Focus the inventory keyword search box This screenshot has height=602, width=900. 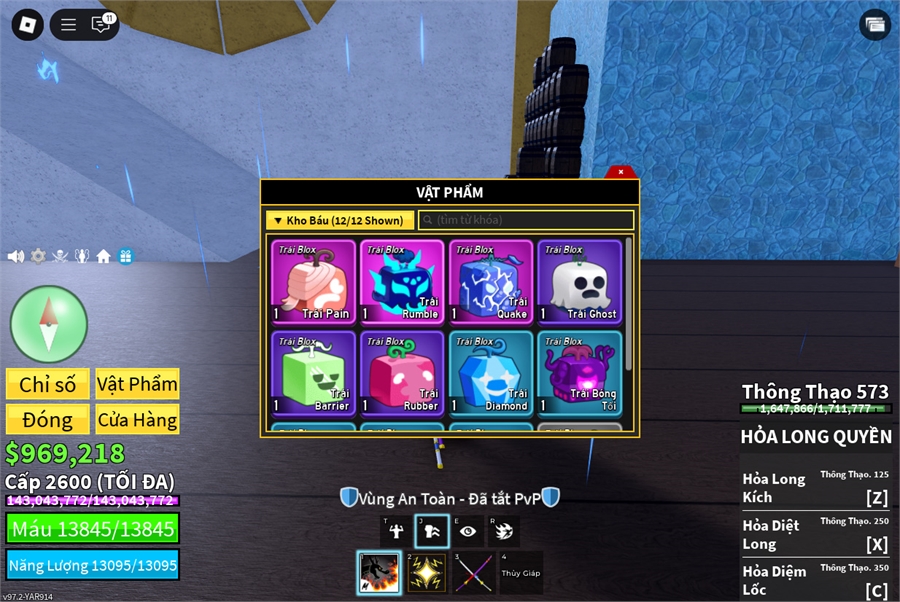pos(526,220)
